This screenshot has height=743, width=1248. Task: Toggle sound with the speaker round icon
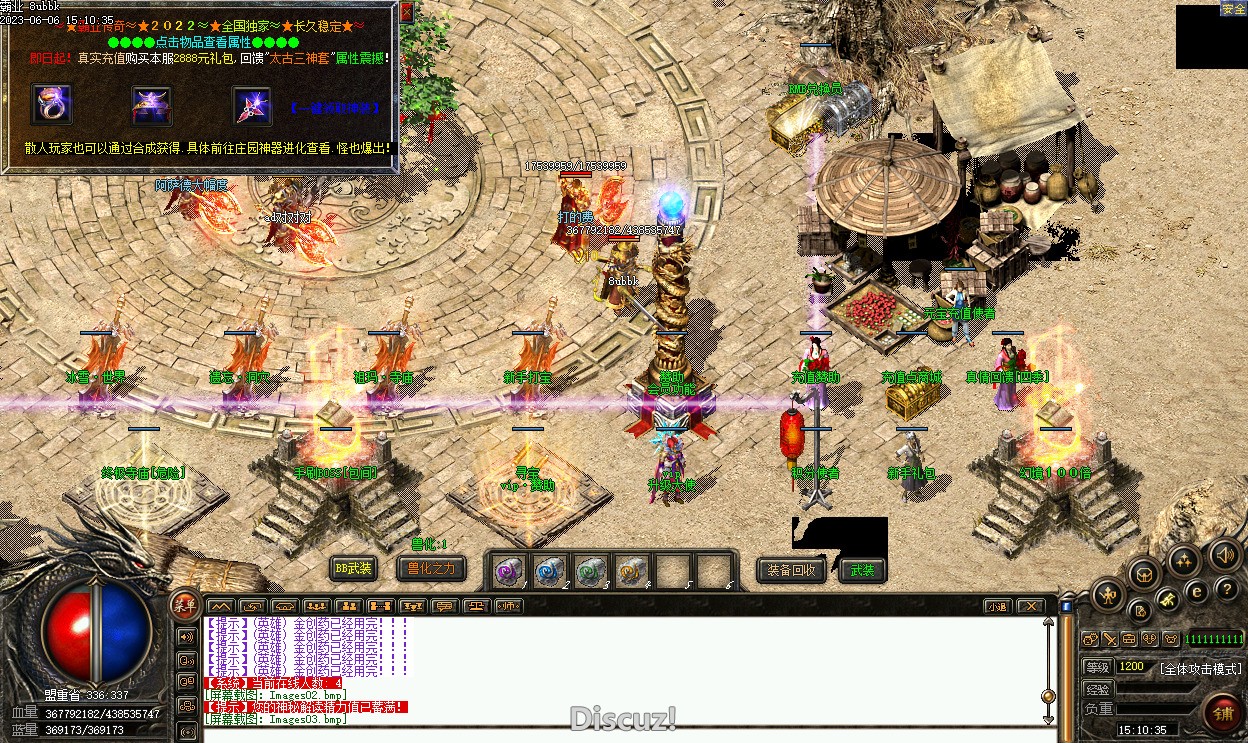point(1223,554)
